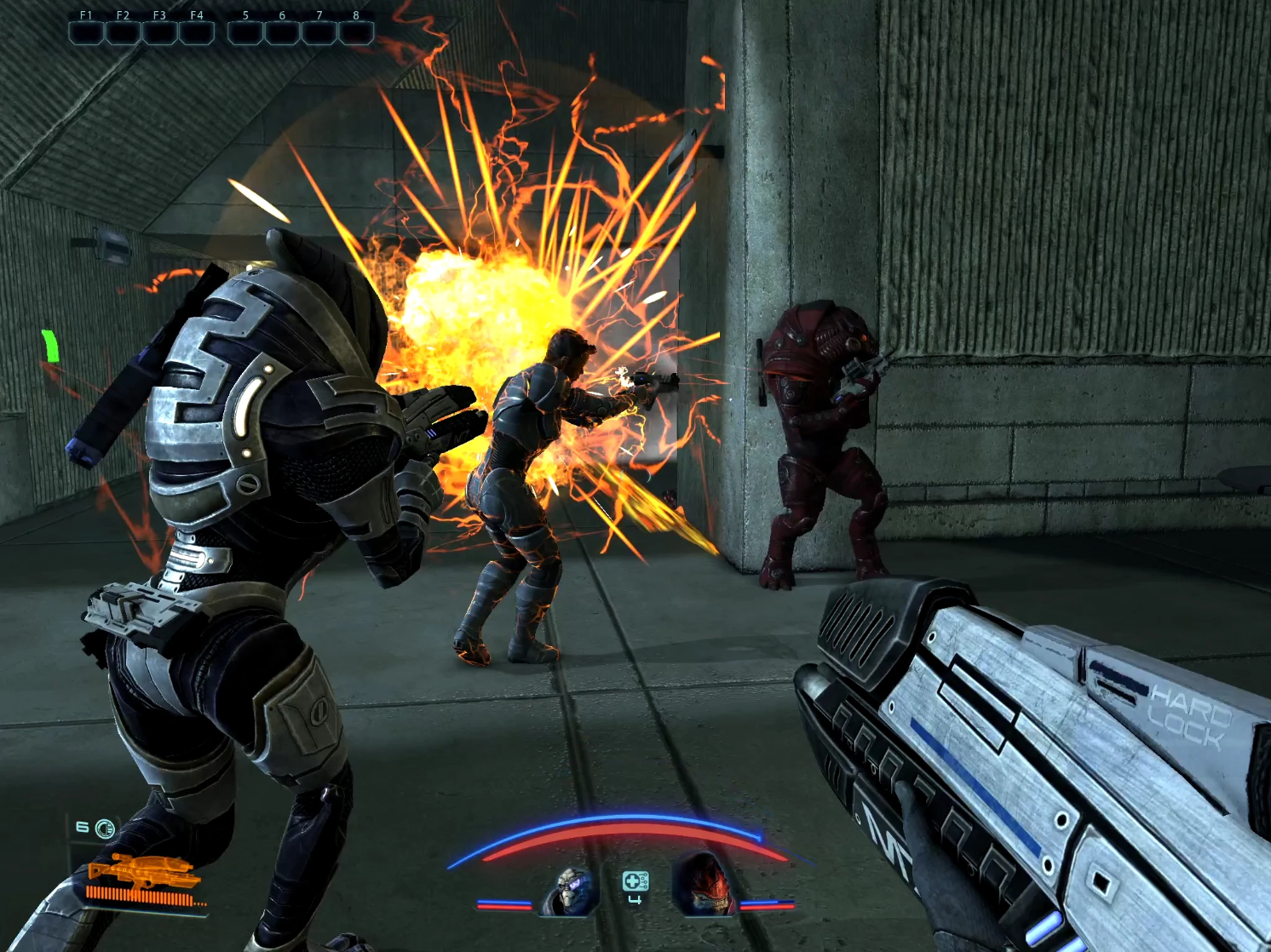Toggle hotkey slot 6 in the hotbar
Image resolution: width=1271 pixels, height=952 pixels.
pos(282,34)
